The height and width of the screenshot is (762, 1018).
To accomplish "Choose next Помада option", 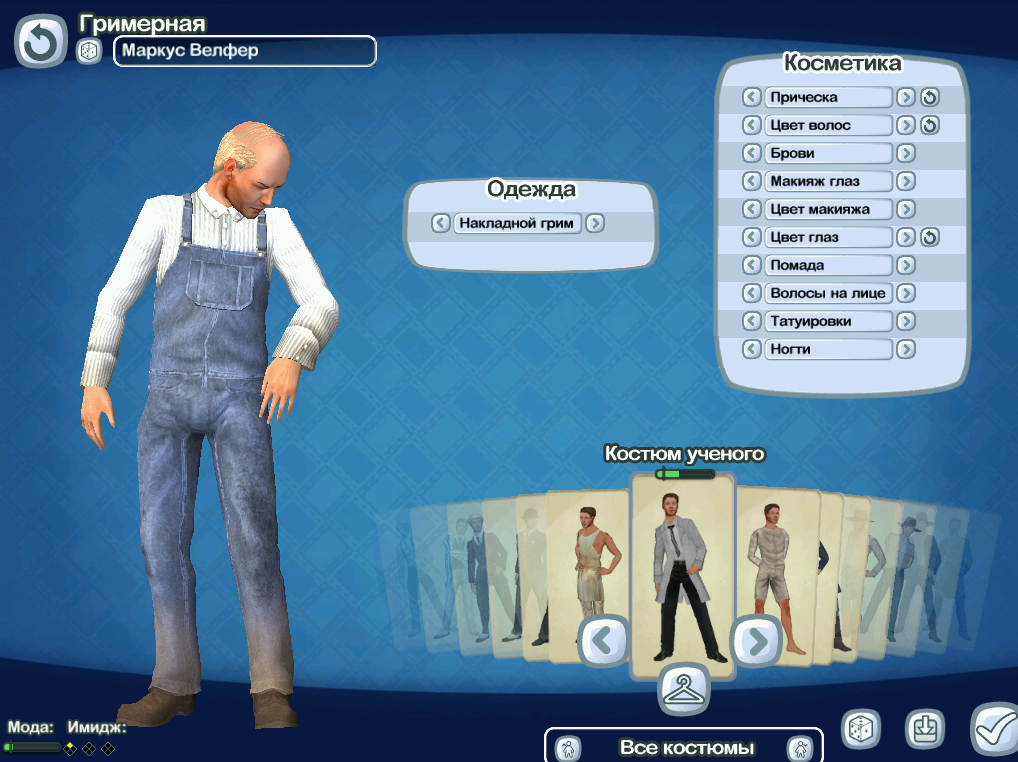I will (x=905, y=265).
